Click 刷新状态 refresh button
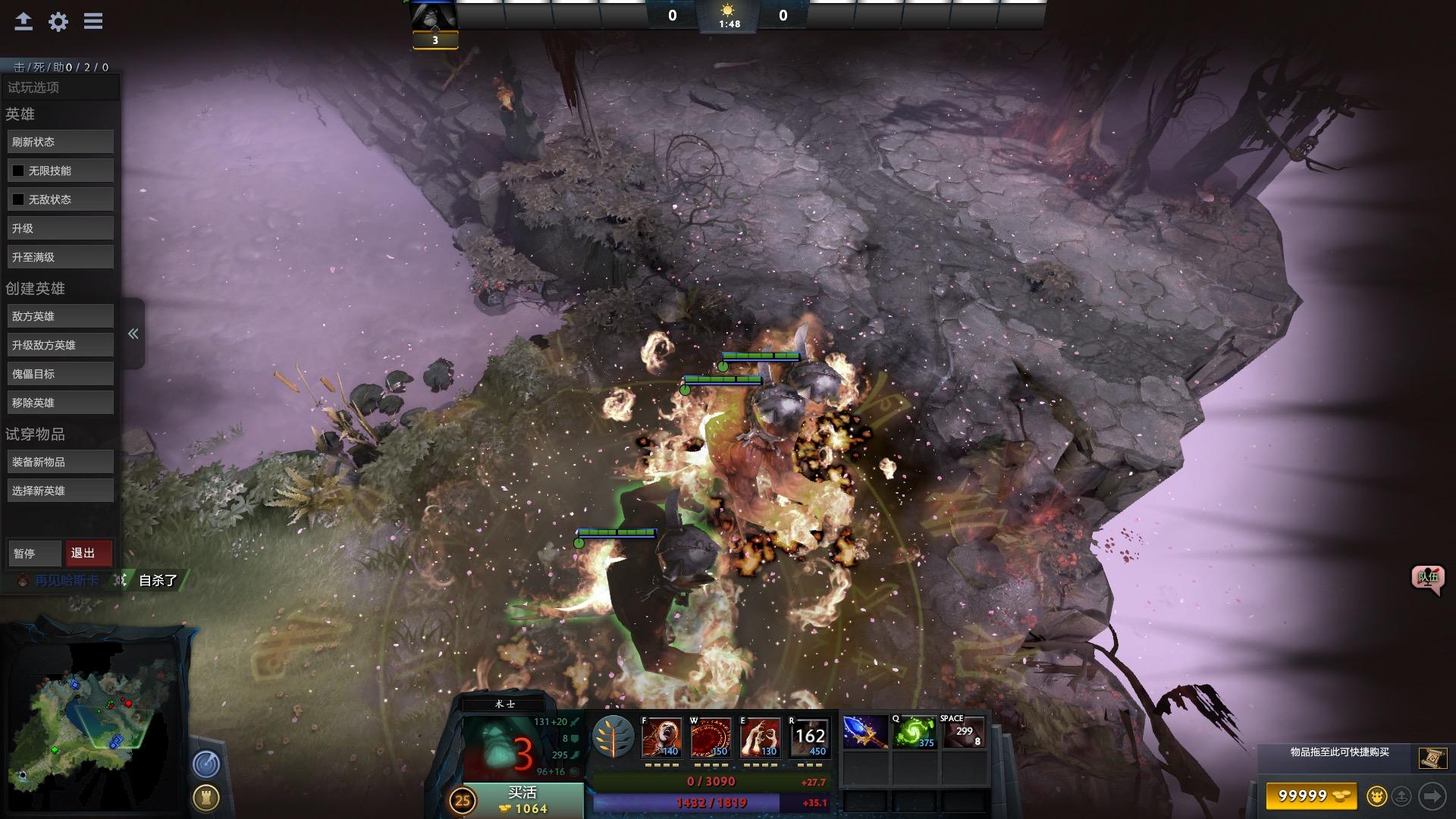The image size is (1456, 819). click(60, 142)
